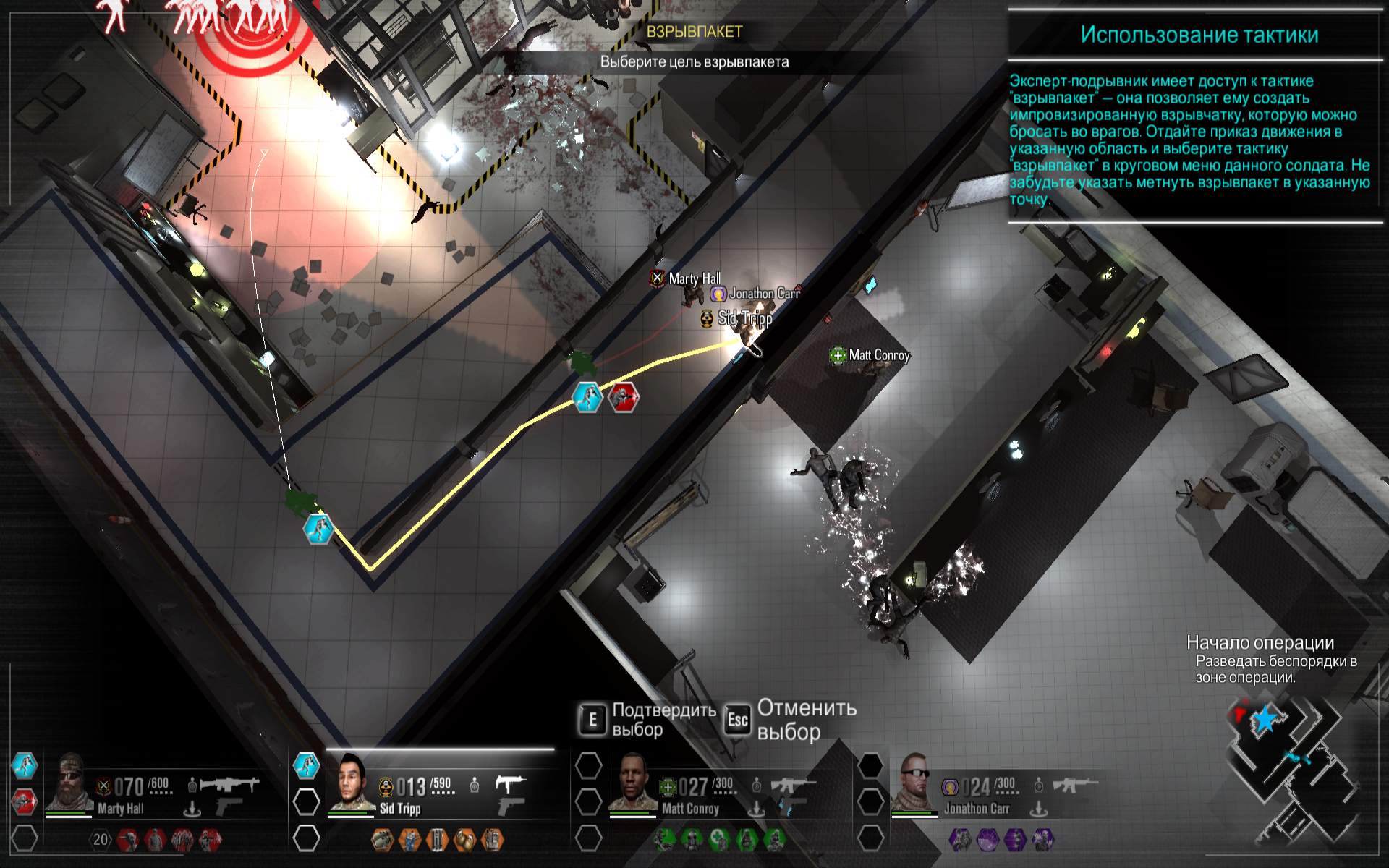Click Marty Hall's stance arrow icon

point(192,808)
